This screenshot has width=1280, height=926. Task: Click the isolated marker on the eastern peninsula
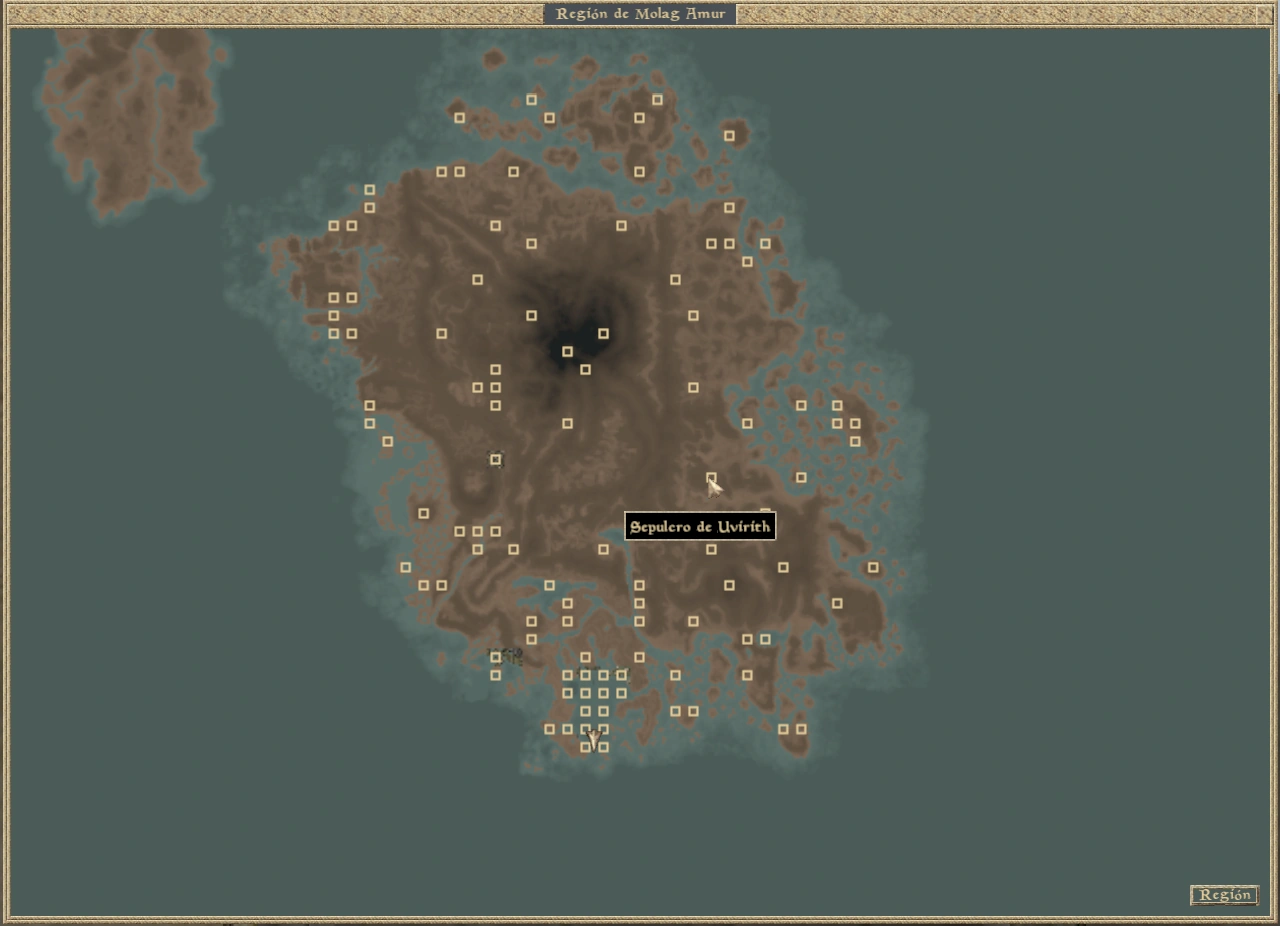(873, 567)
